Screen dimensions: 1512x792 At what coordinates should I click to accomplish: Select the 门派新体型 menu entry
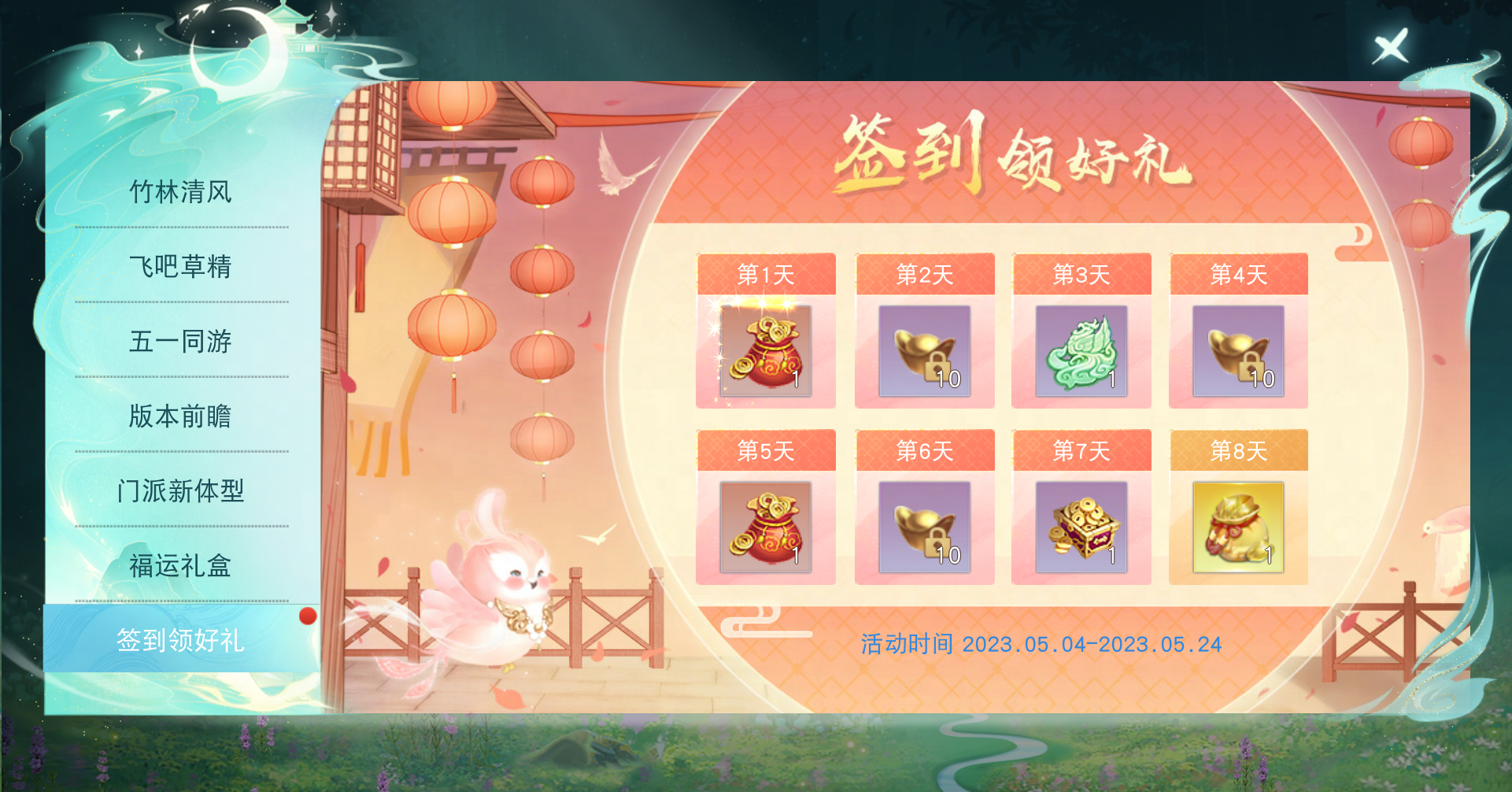click(x=181, y=491)
